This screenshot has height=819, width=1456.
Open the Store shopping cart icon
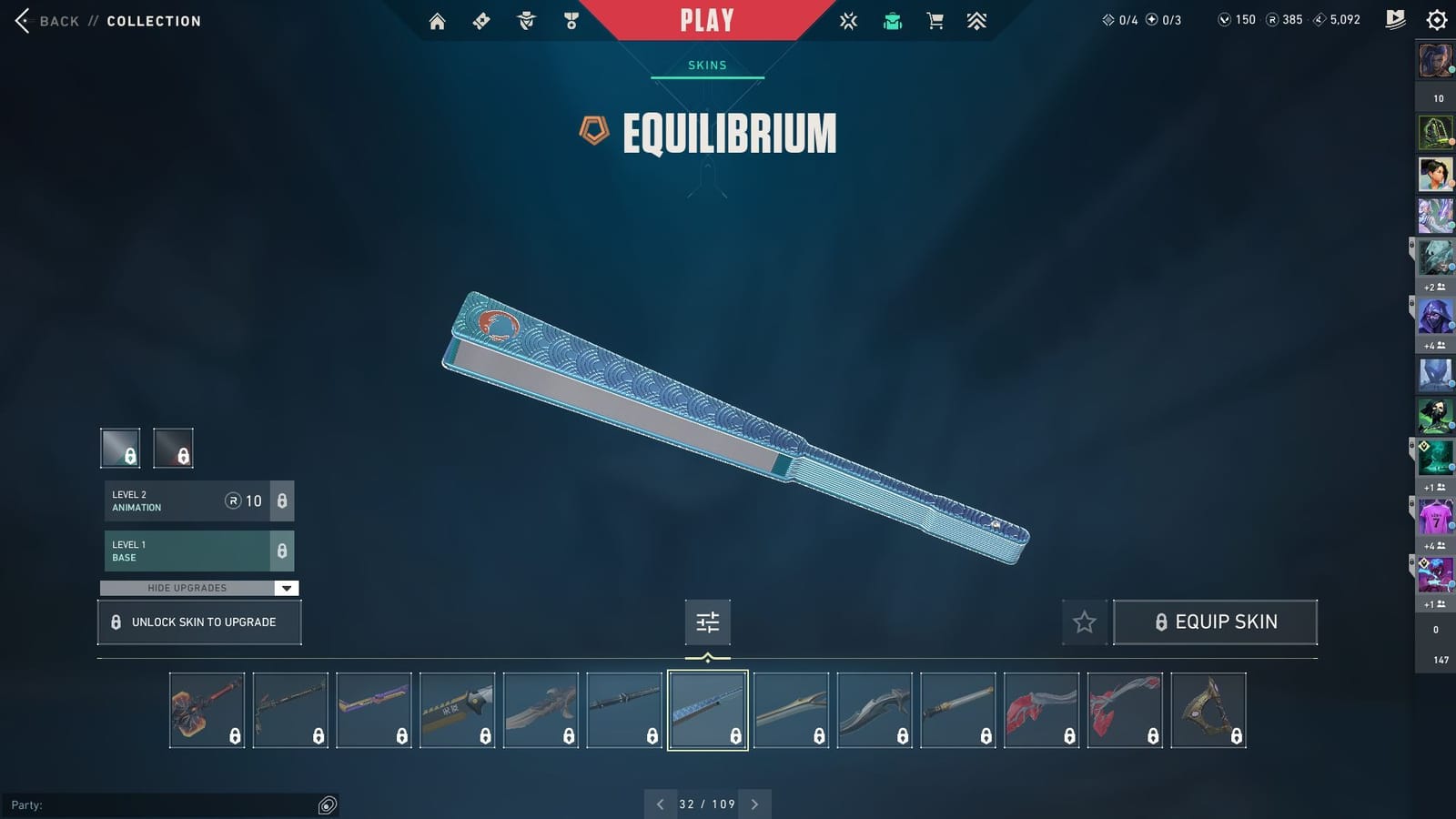pos(935,20)
